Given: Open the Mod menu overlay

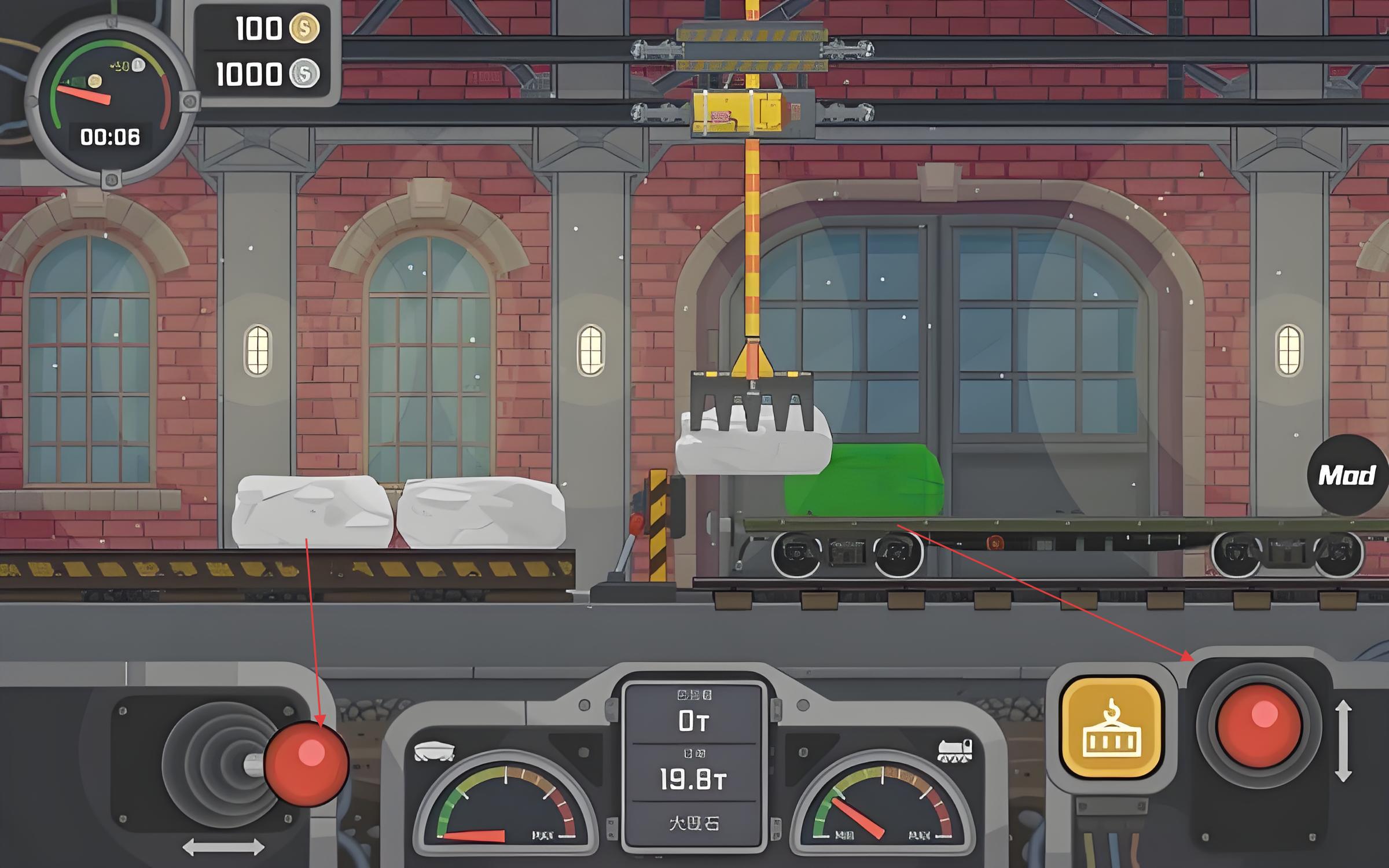Looking at the screenshot, I should click(x=1346, y=475).
